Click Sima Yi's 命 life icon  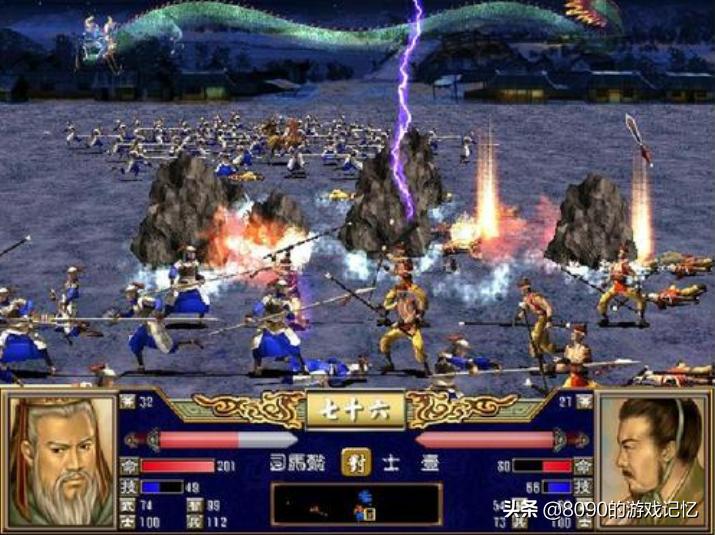[x=128, y=466]
